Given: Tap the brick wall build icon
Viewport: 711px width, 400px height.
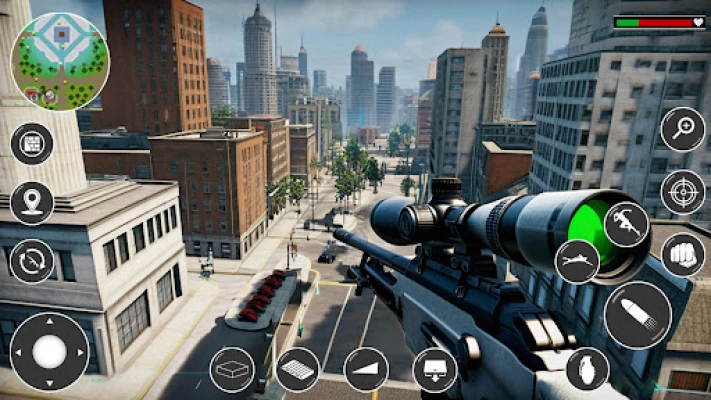Looking at the screenshot, I should pos(32,143).
